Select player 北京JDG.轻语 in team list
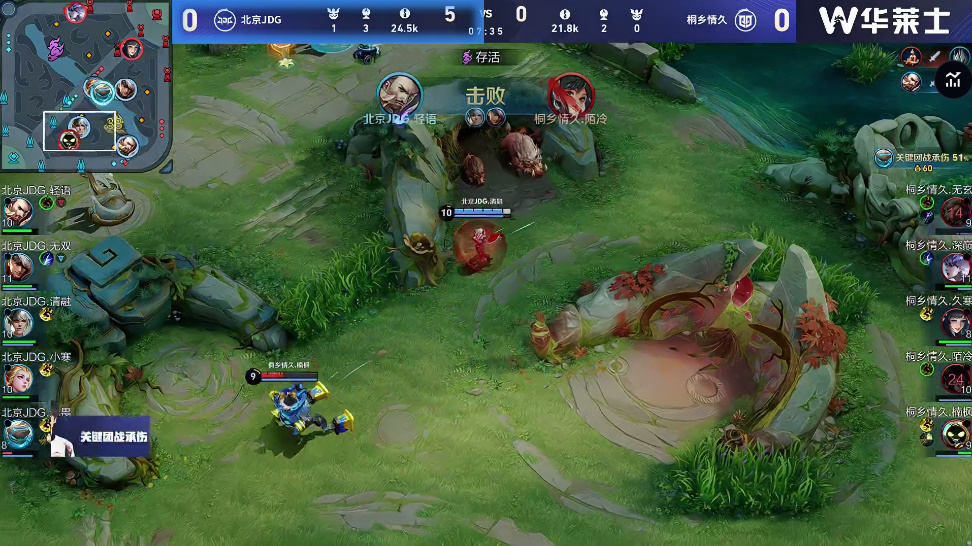 [x=18, y=210]
